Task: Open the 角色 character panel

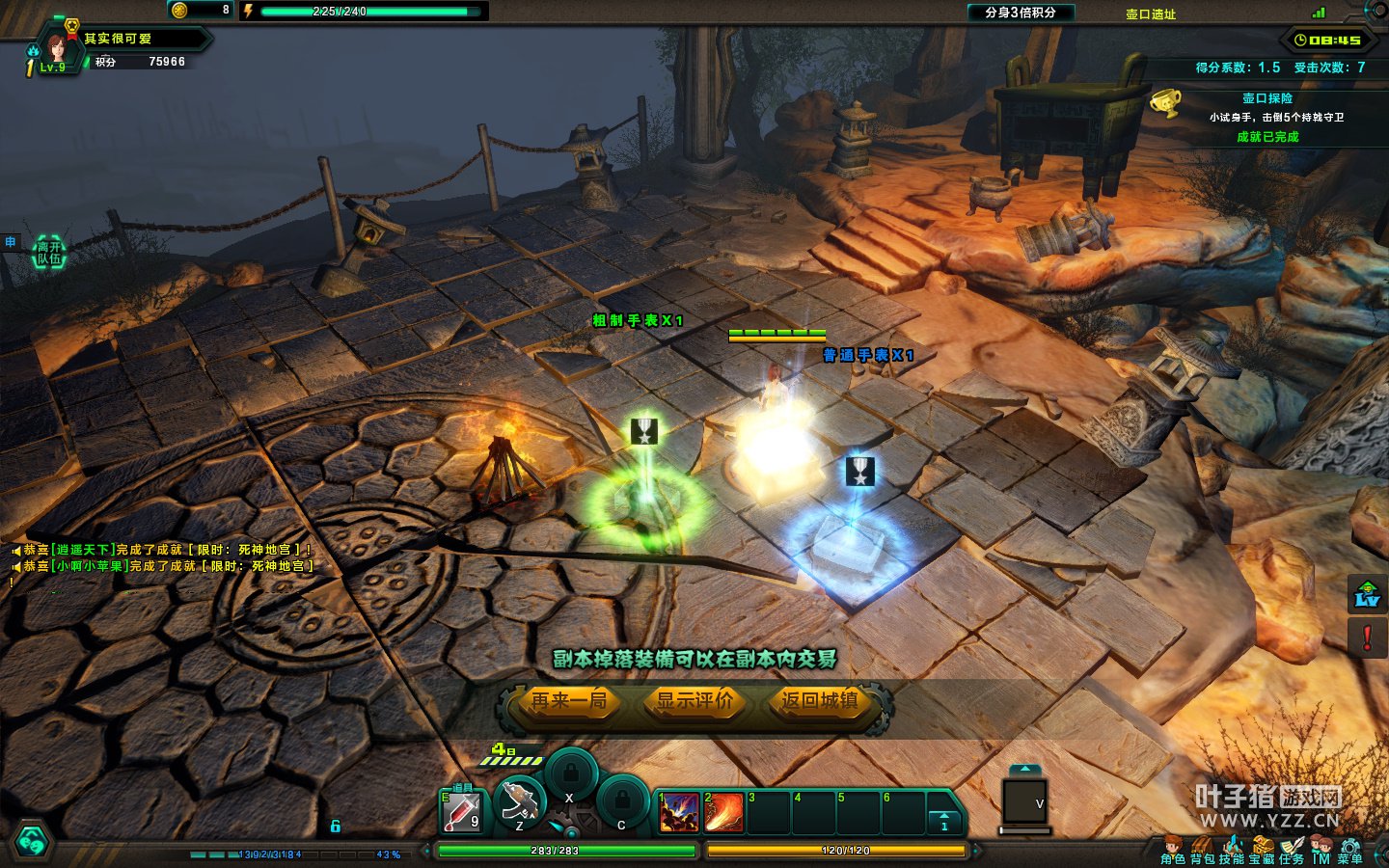Action: (x=1173, y=851)
